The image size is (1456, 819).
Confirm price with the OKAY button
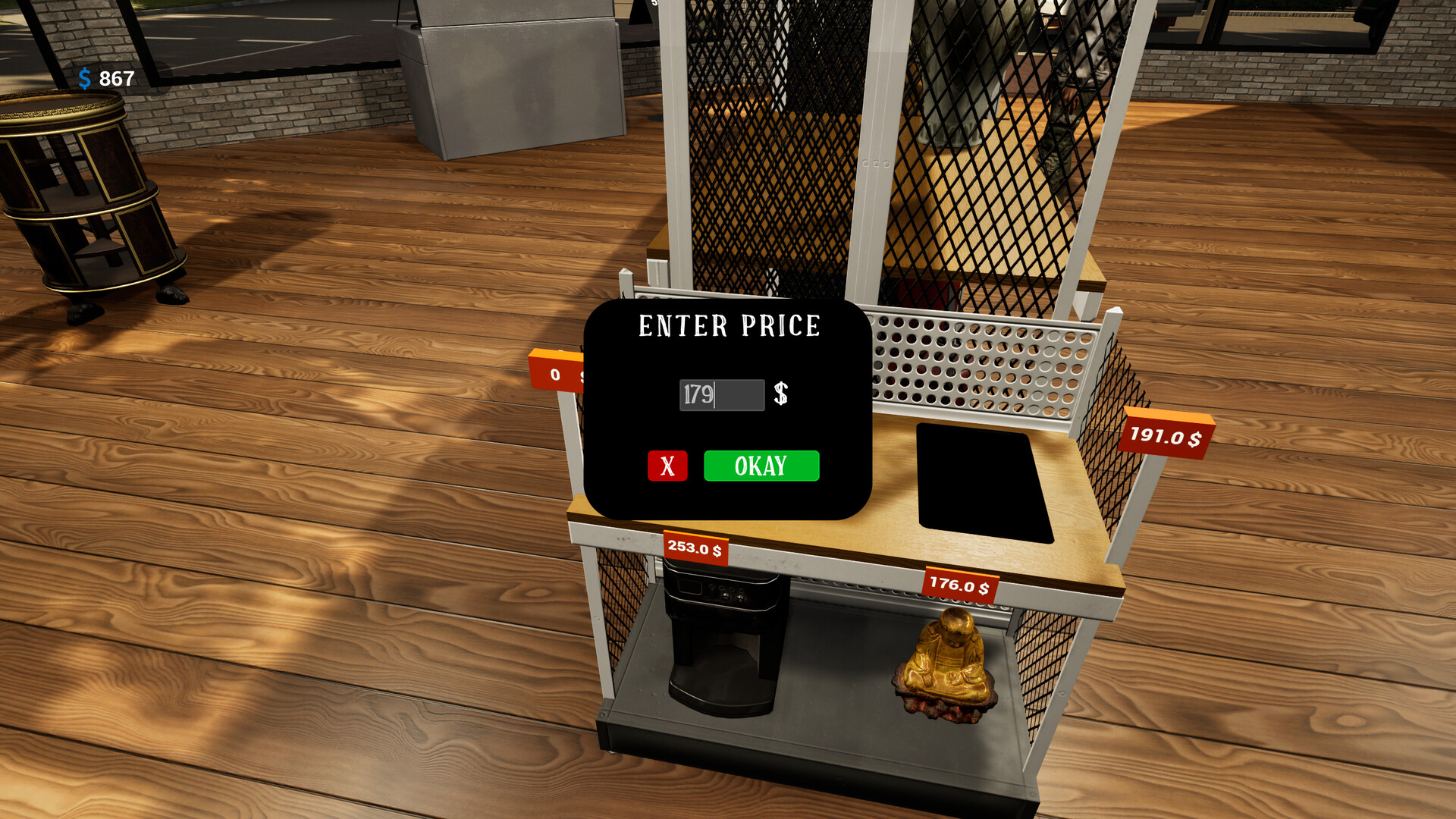(761, 466)
